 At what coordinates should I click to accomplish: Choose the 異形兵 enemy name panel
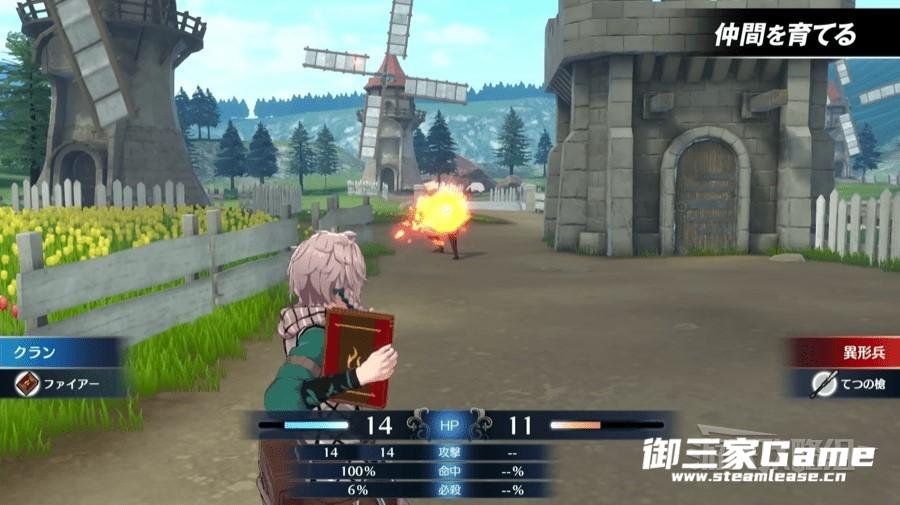click(846, 352)
